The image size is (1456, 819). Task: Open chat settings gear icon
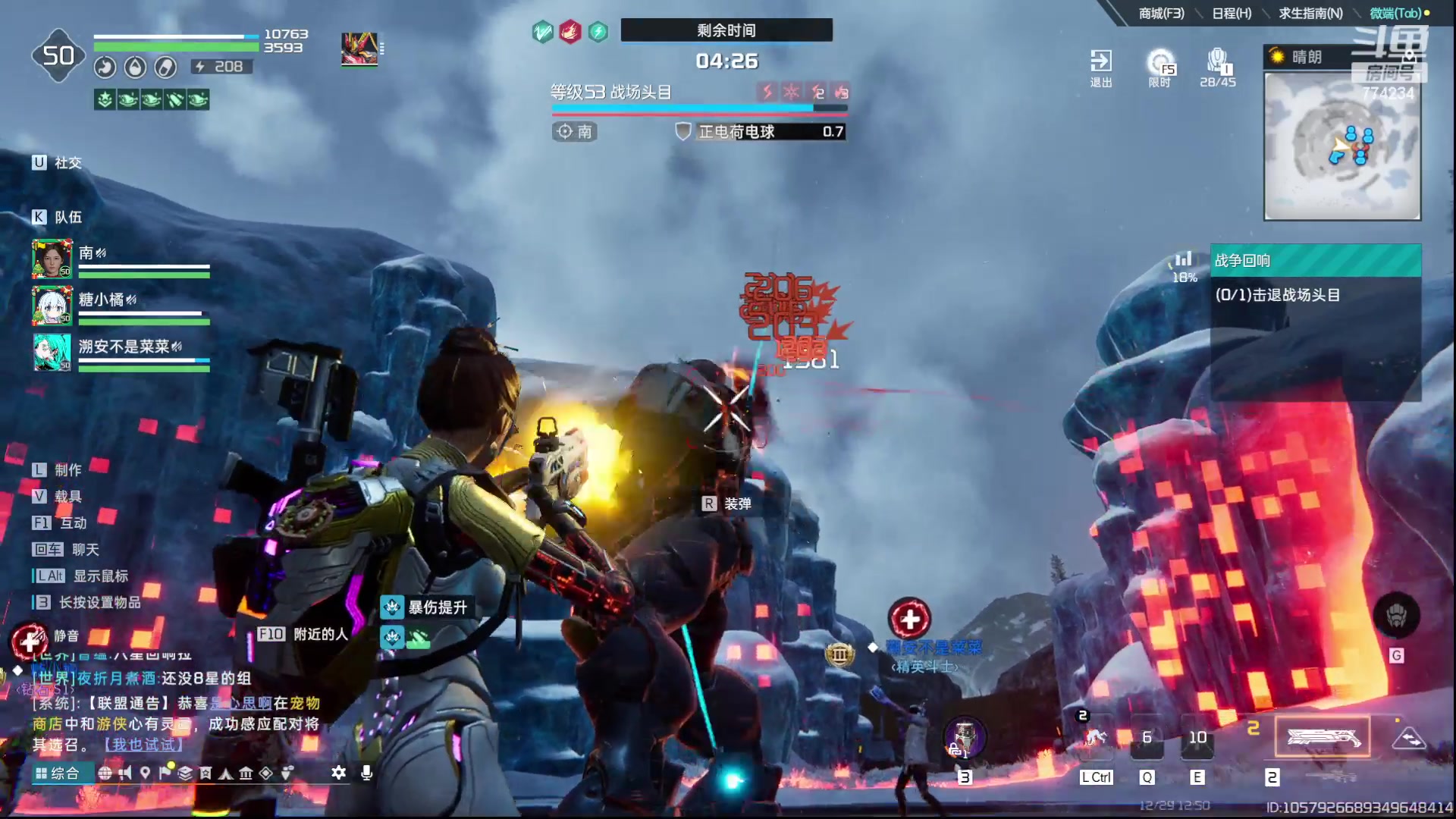click(x=338, y=773)
